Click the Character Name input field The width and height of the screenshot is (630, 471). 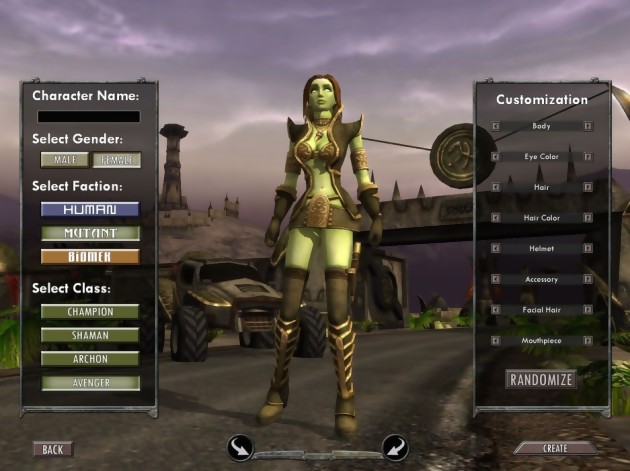(88, 116)
